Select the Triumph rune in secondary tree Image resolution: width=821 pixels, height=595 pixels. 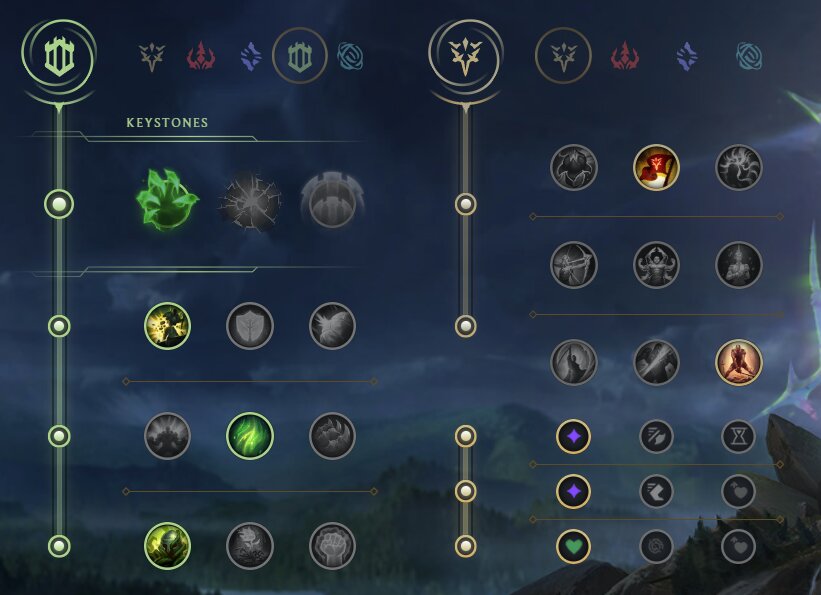tap(656, 168)
